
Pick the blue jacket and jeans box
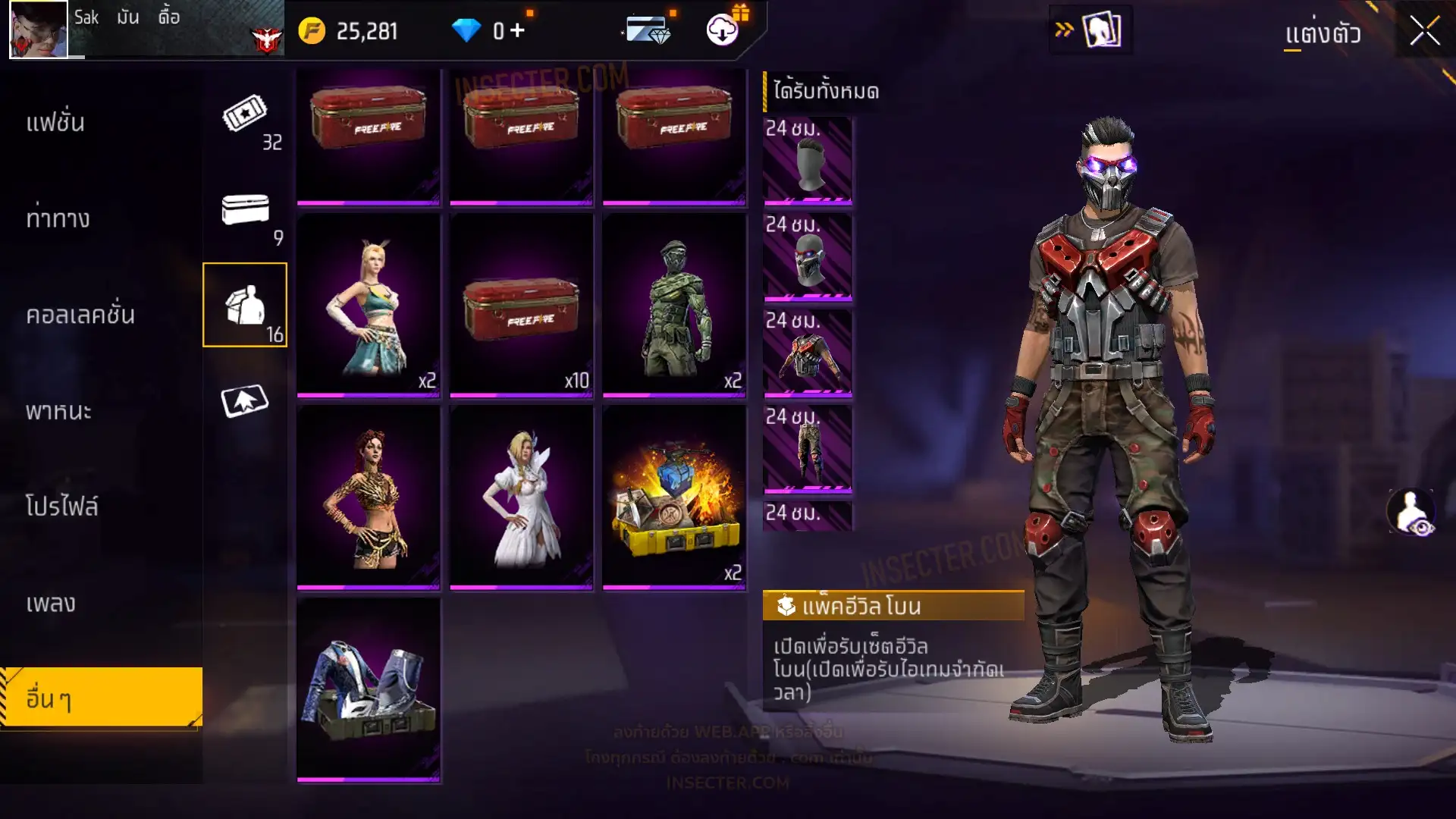click(x=369, y=689)
